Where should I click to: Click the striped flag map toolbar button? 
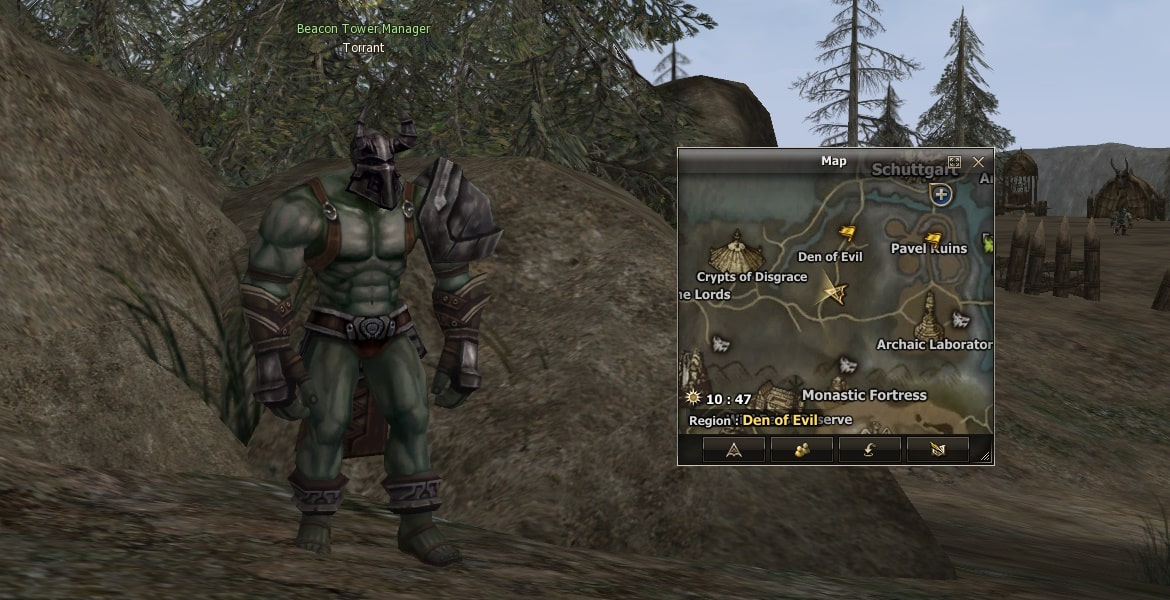[x=937, y=450]
